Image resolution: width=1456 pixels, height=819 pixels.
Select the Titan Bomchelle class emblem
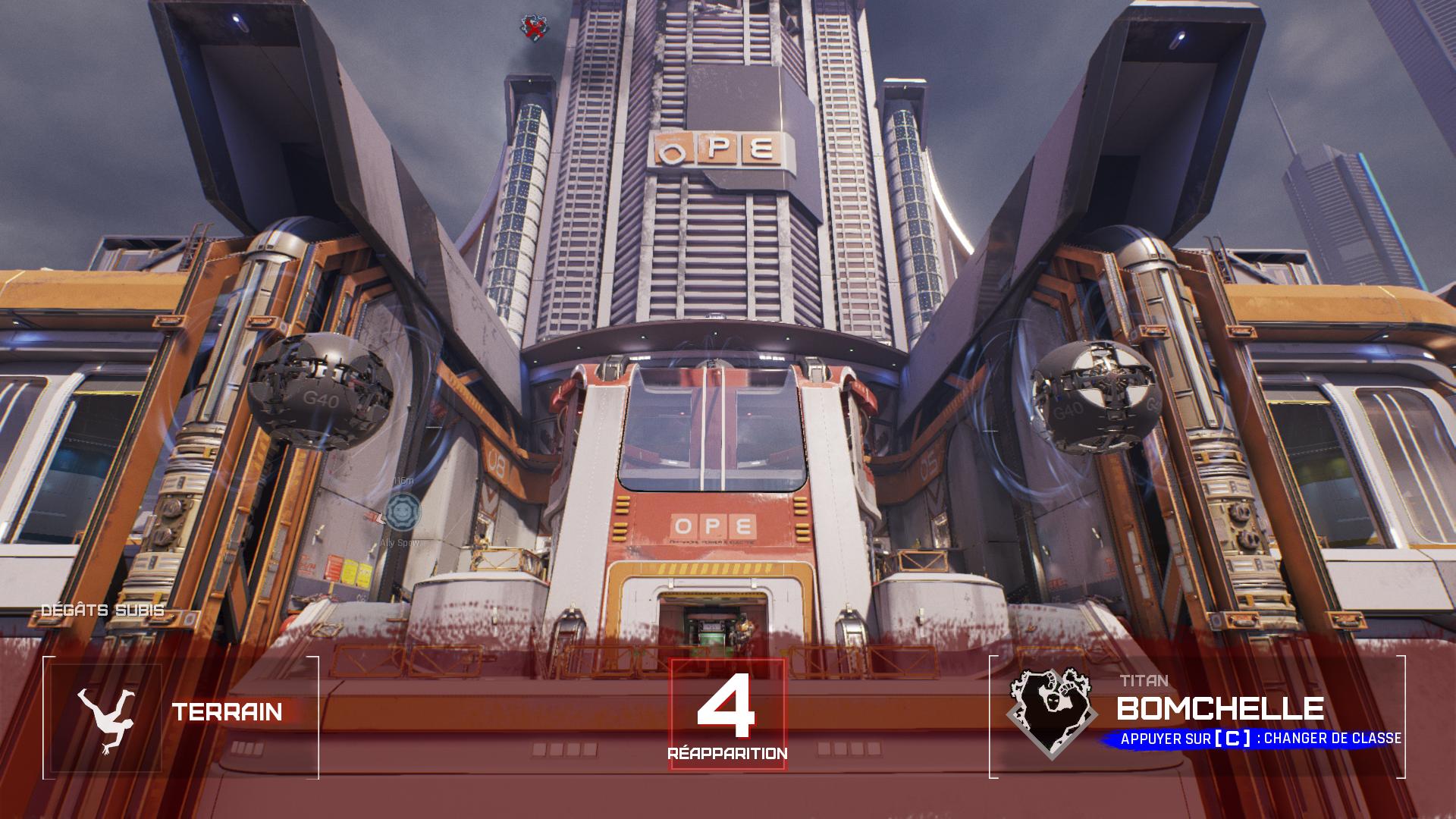point(1051,714)
